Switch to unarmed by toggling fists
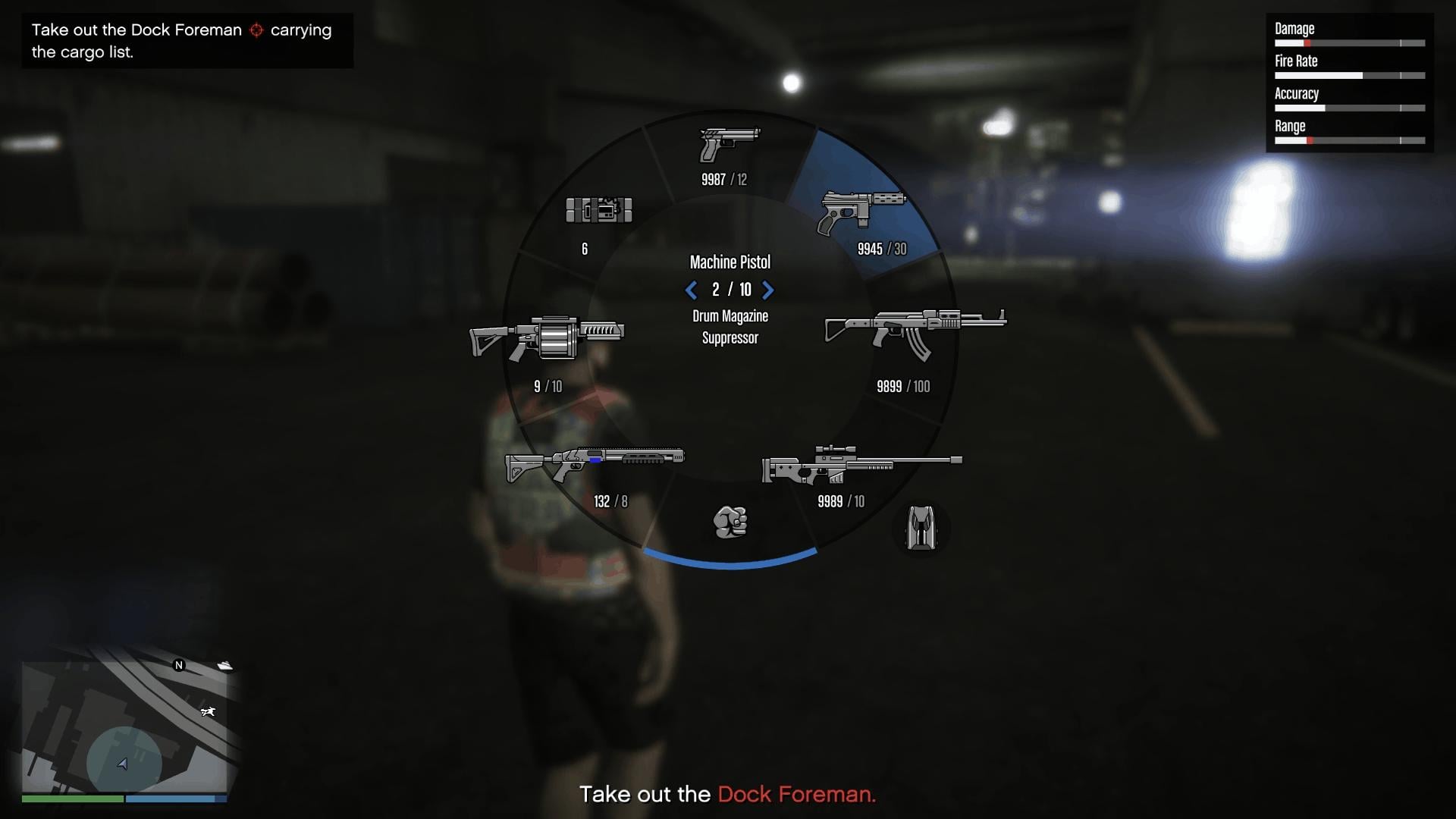The width and height of the screenshot is (1456, 819). pyautogui.click(x=730, y=523)
